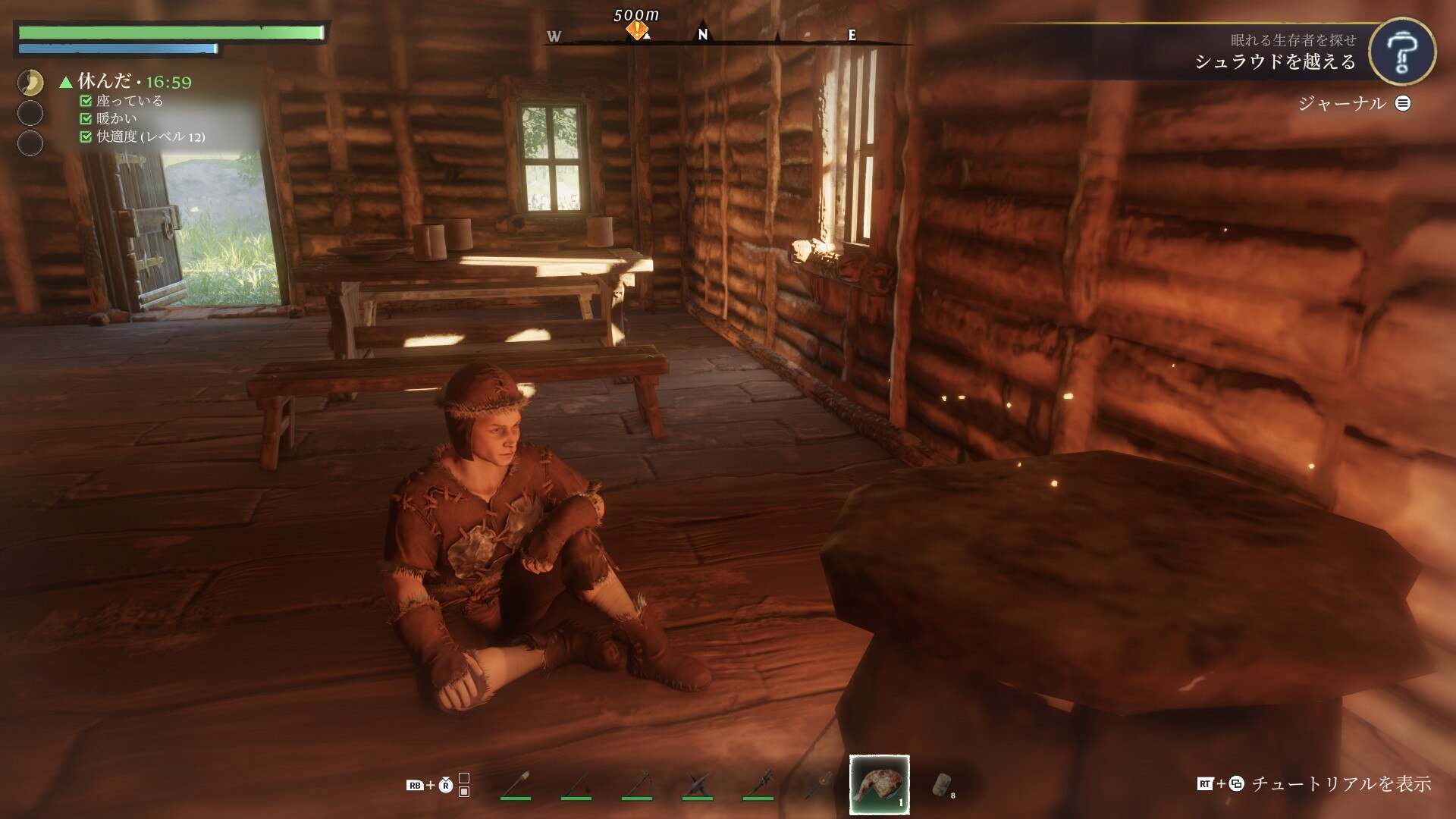
Task: Select the シュラウドを越える quest objective
Action: pyautogui.click(x=1275, y=61)
